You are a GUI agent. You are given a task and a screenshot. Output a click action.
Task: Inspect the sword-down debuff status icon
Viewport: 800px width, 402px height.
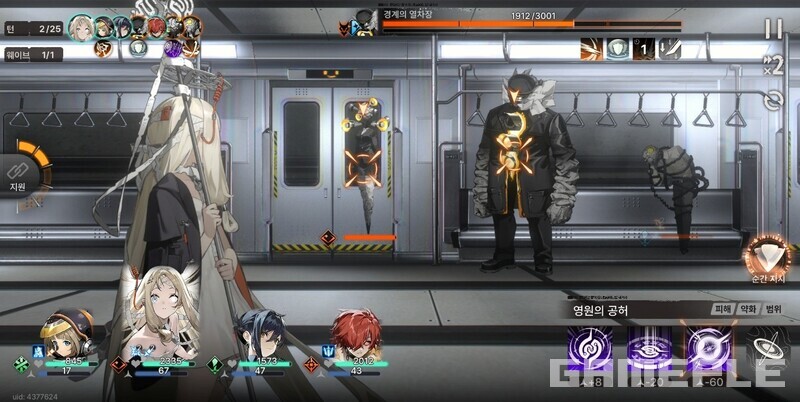(674, 48)
